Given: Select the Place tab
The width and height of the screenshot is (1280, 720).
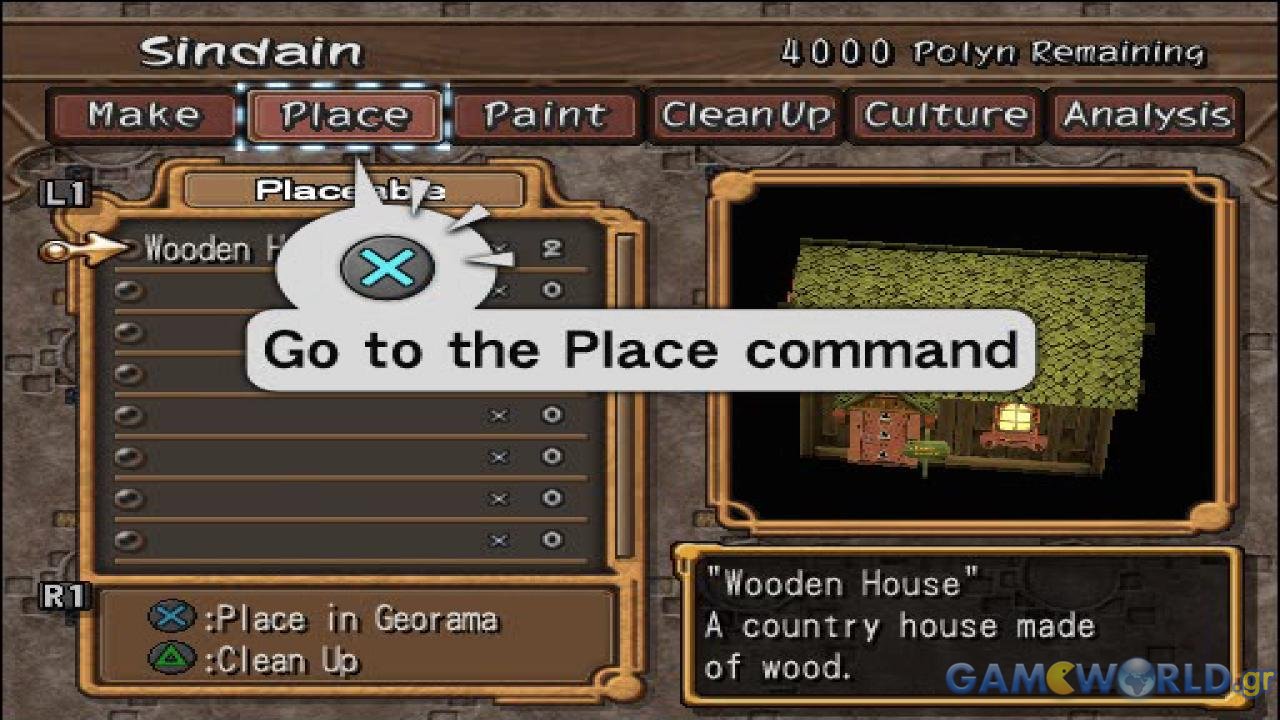Looking at the screenshot, I should pos(345,116).
